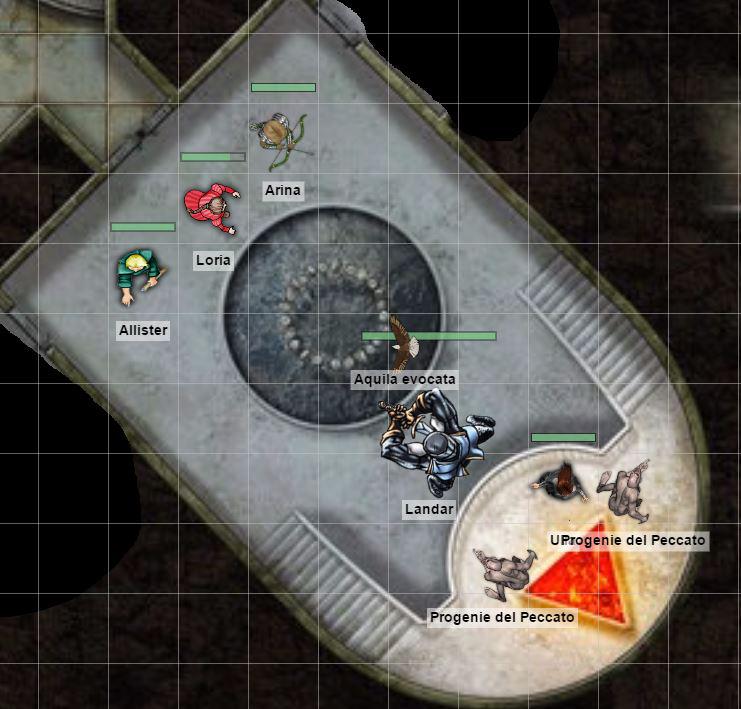Select the Arina archer token
Image resolution: width=741 pixels, height=709 pixels.
click(279, 136)
